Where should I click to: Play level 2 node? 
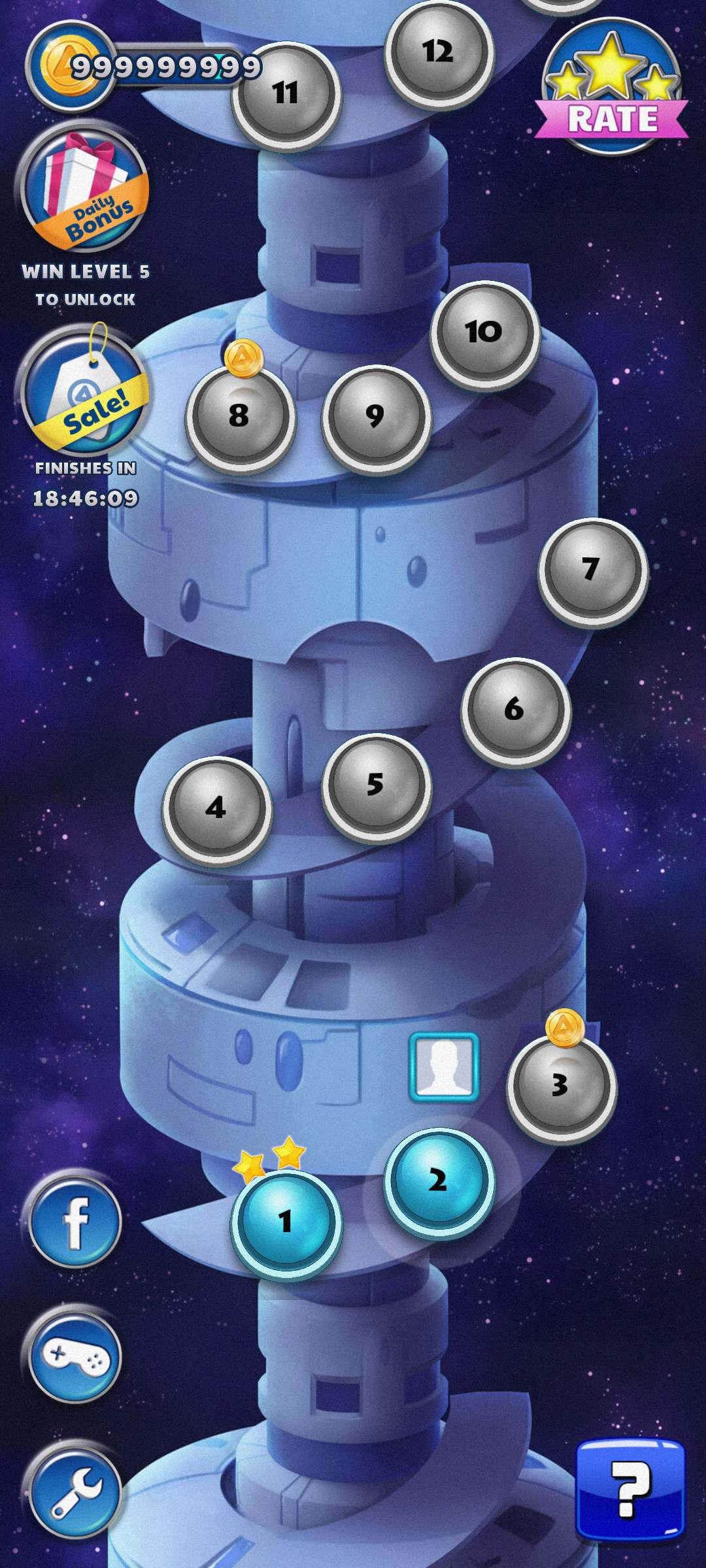(x=438, y=1181)
